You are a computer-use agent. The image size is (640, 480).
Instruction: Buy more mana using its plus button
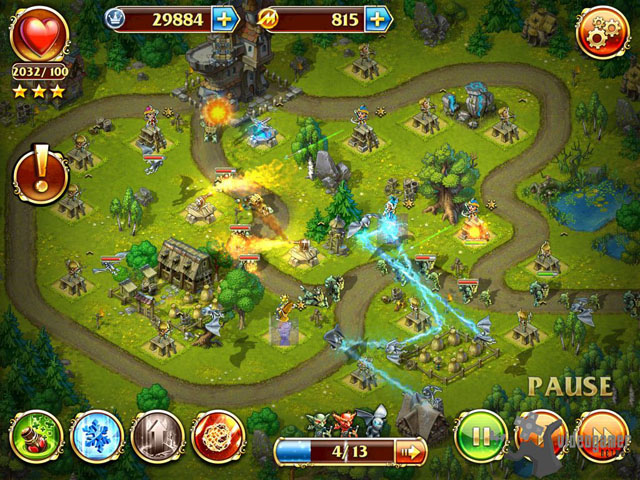tap(378, 18)
